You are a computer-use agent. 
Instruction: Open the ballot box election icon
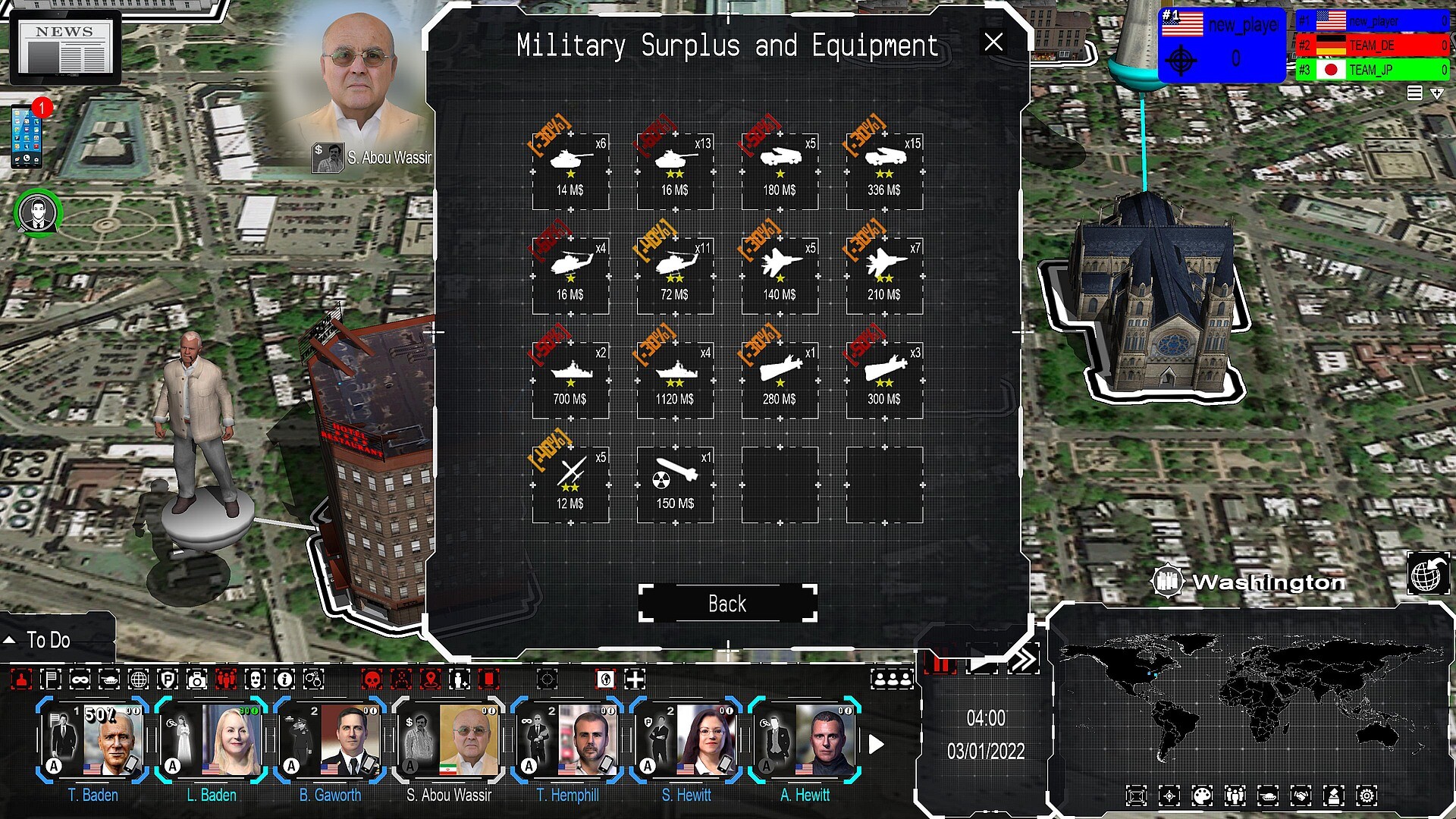(1334, 795)
